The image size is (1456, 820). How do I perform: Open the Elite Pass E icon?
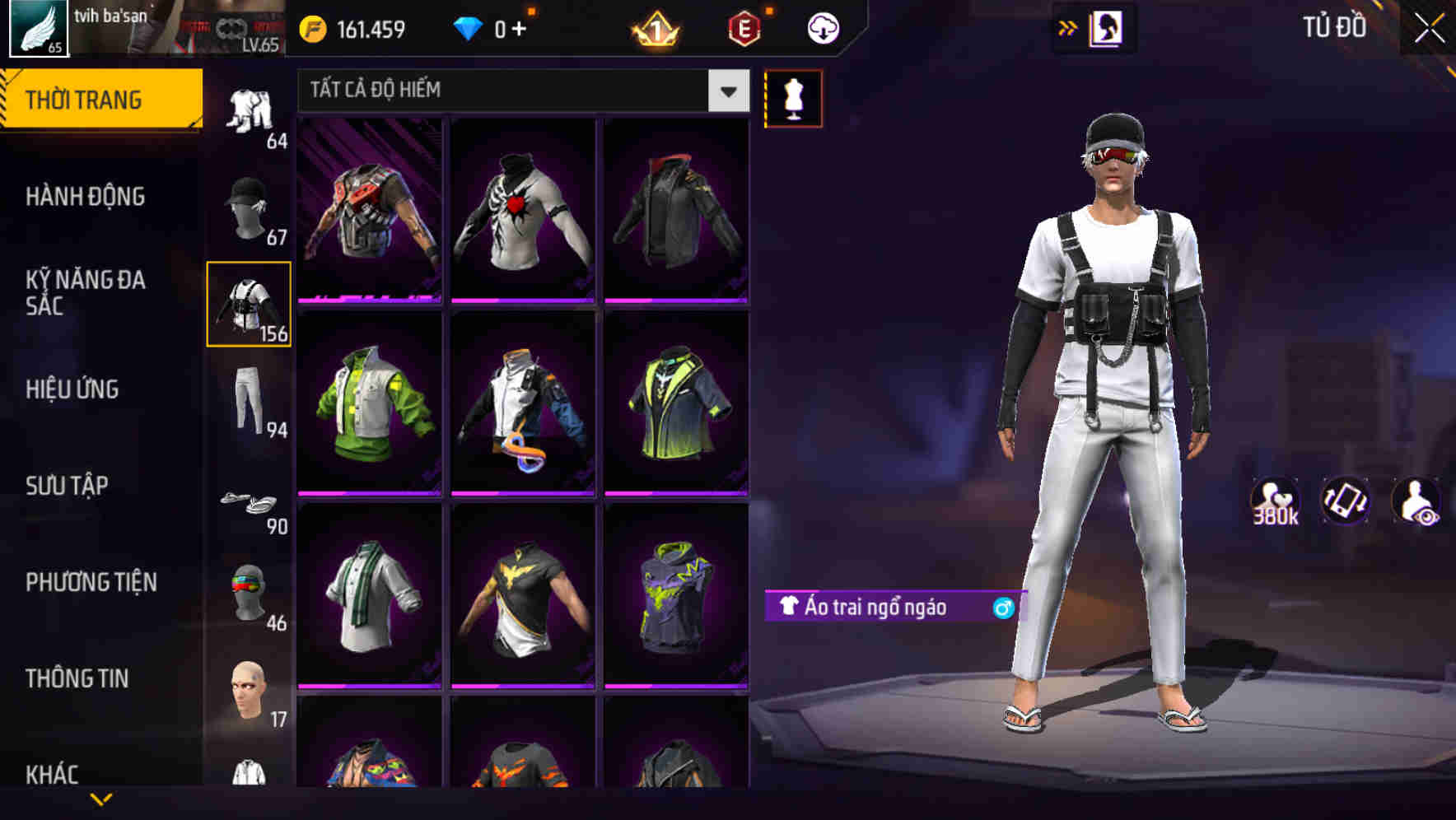tap(743, 27)
